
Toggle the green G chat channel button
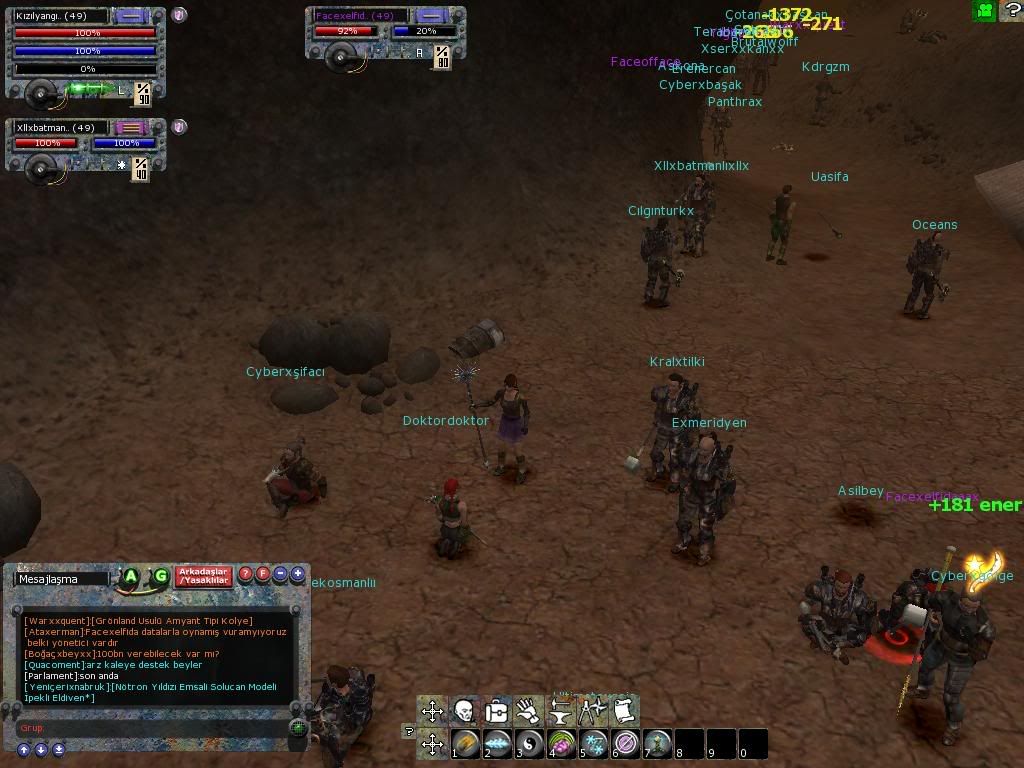pos(160,576)
